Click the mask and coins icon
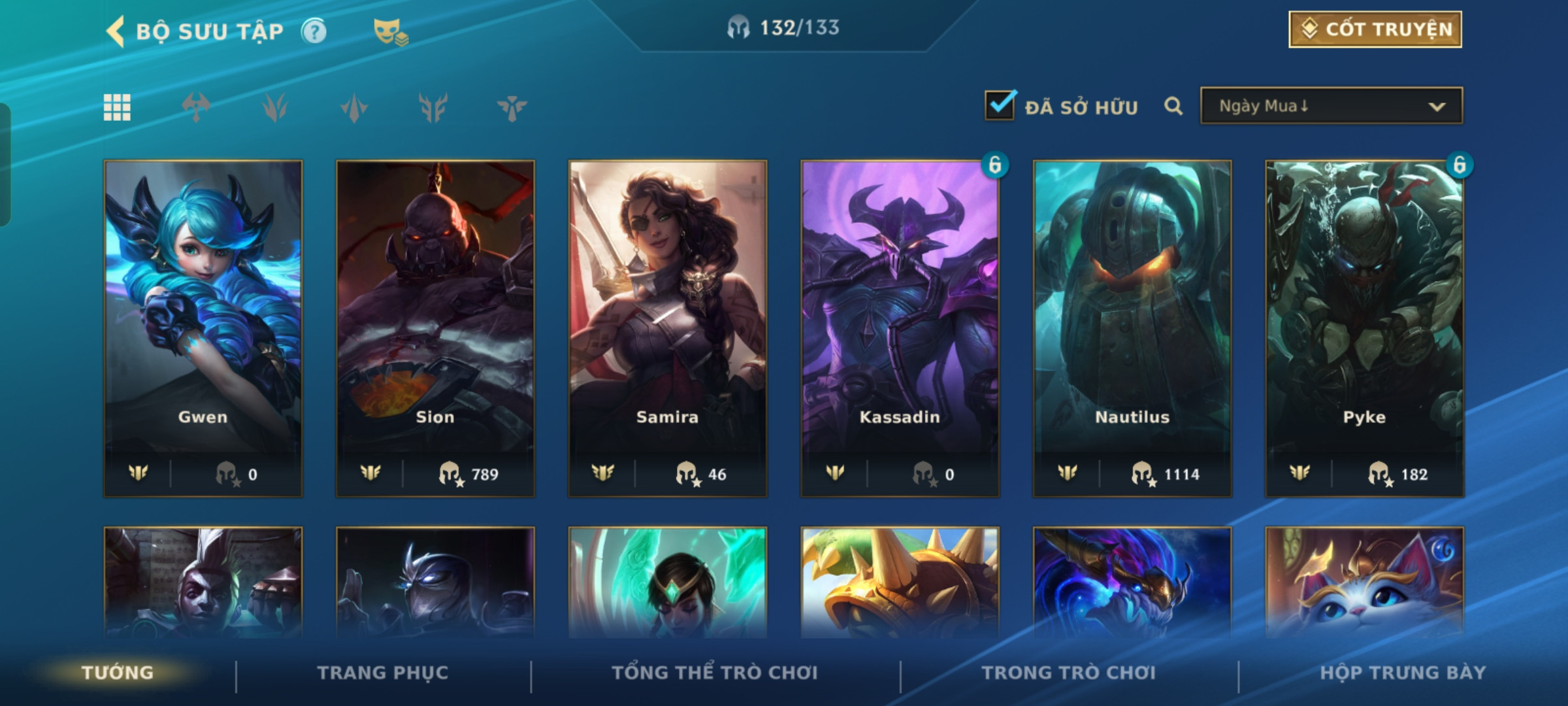This screenshot has width=1568, height=706. 390,31
